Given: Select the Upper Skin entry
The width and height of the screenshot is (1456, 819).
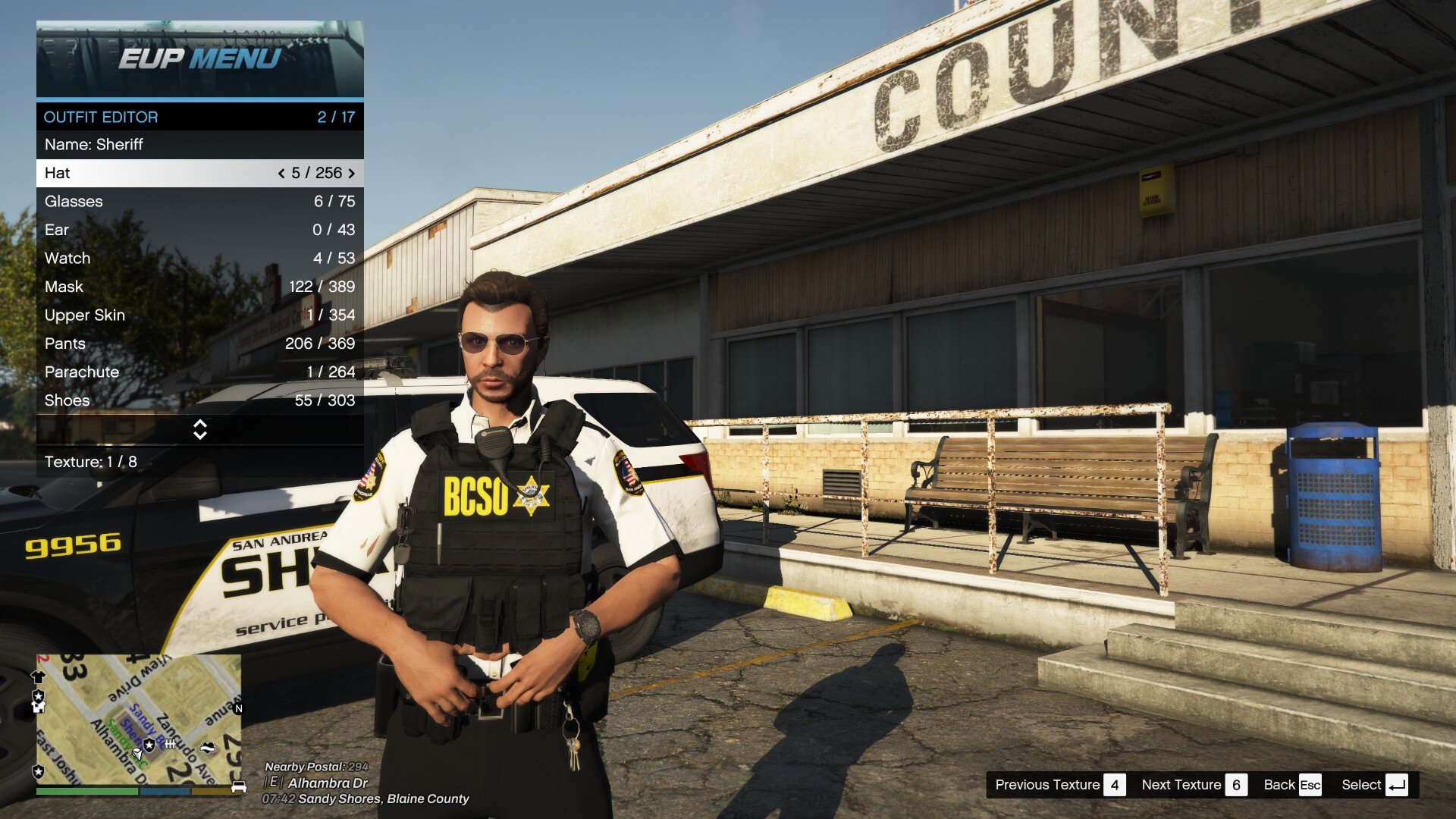Looking at the screenshot, I should [199, 315].
